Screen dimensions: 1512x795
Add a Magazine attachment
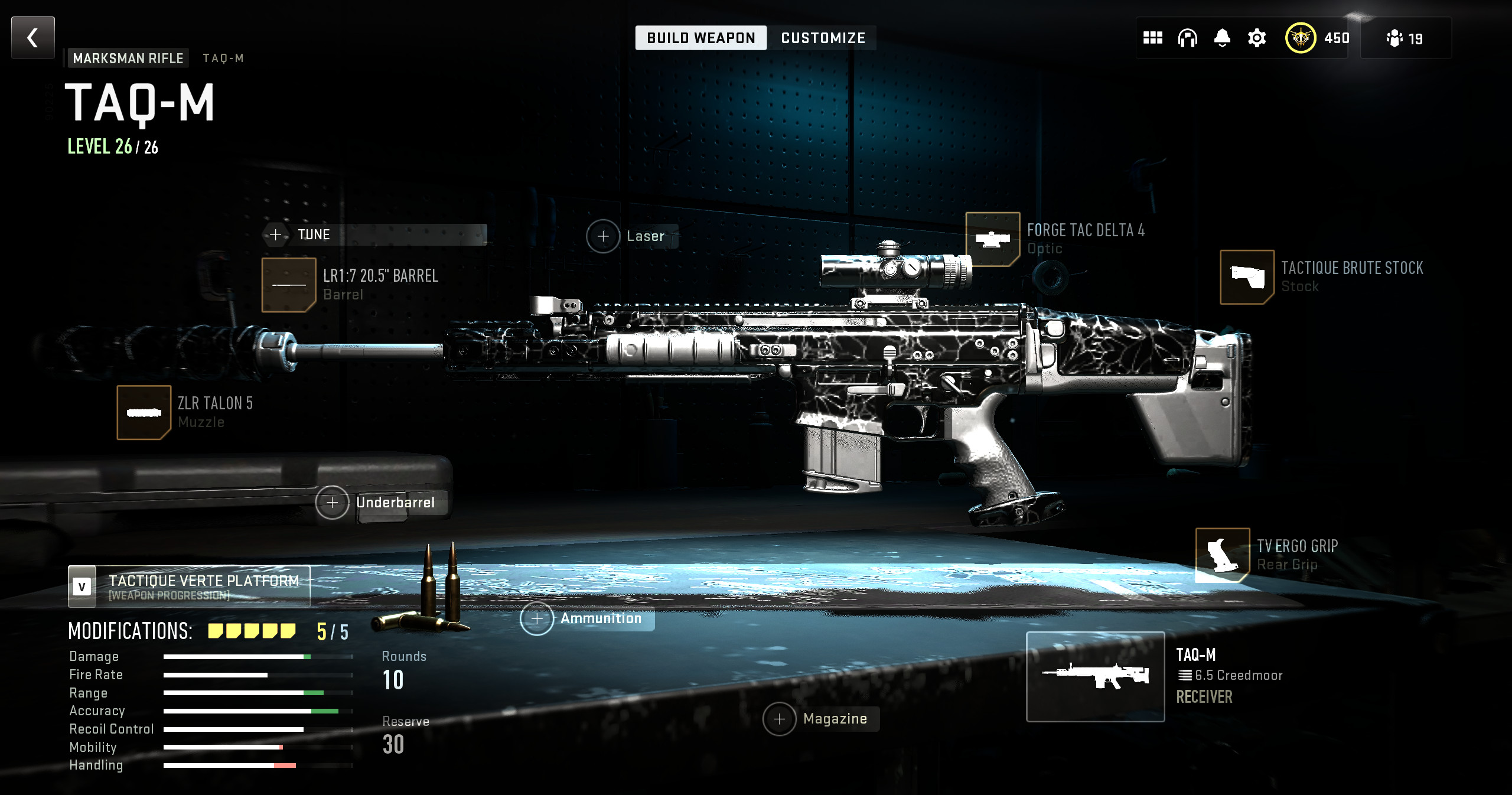pyautogui.click(x=780, y=719)
